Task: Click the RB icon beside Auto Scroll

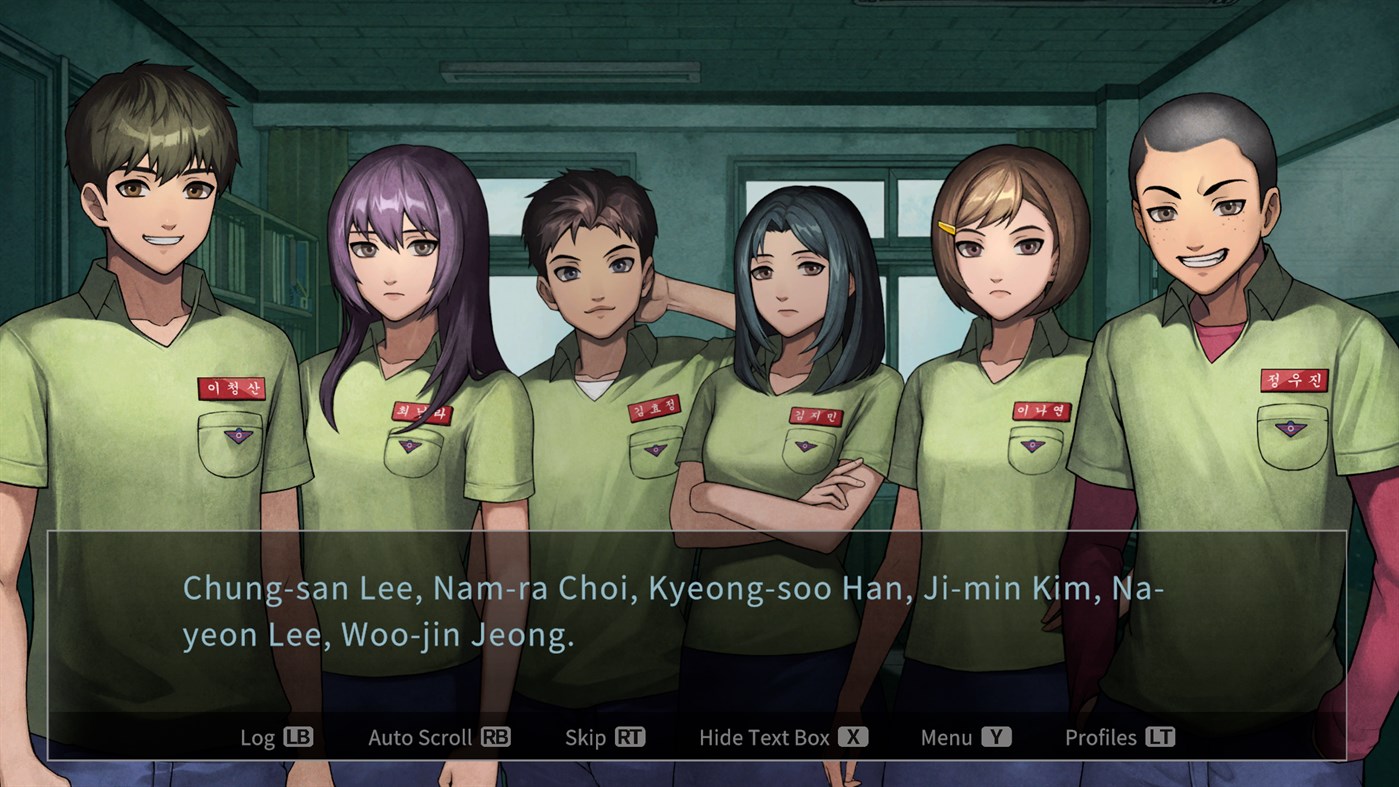Action: (x=497, y=737)
